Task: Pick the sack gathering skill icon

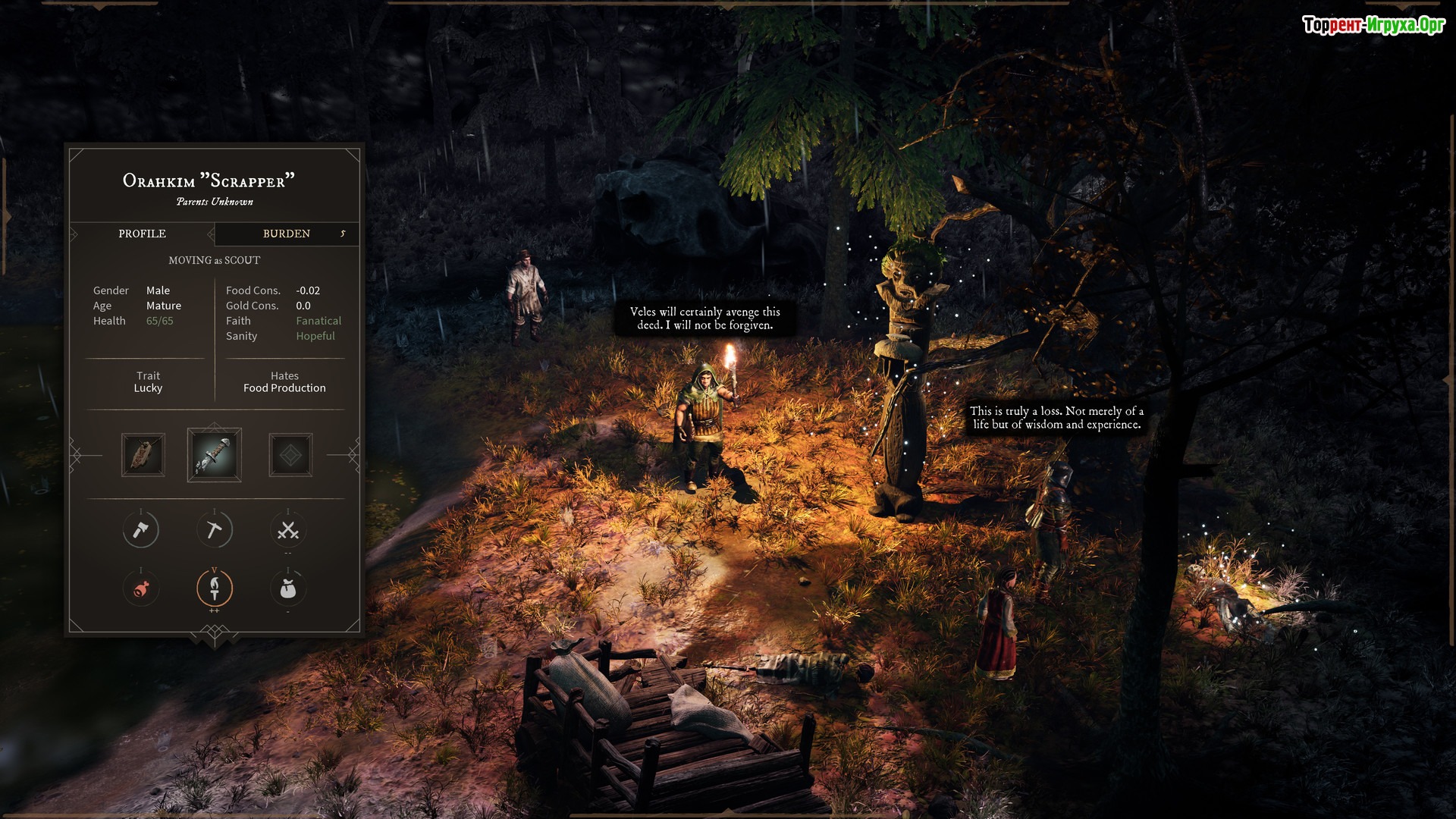Action: tap(288, 588)
